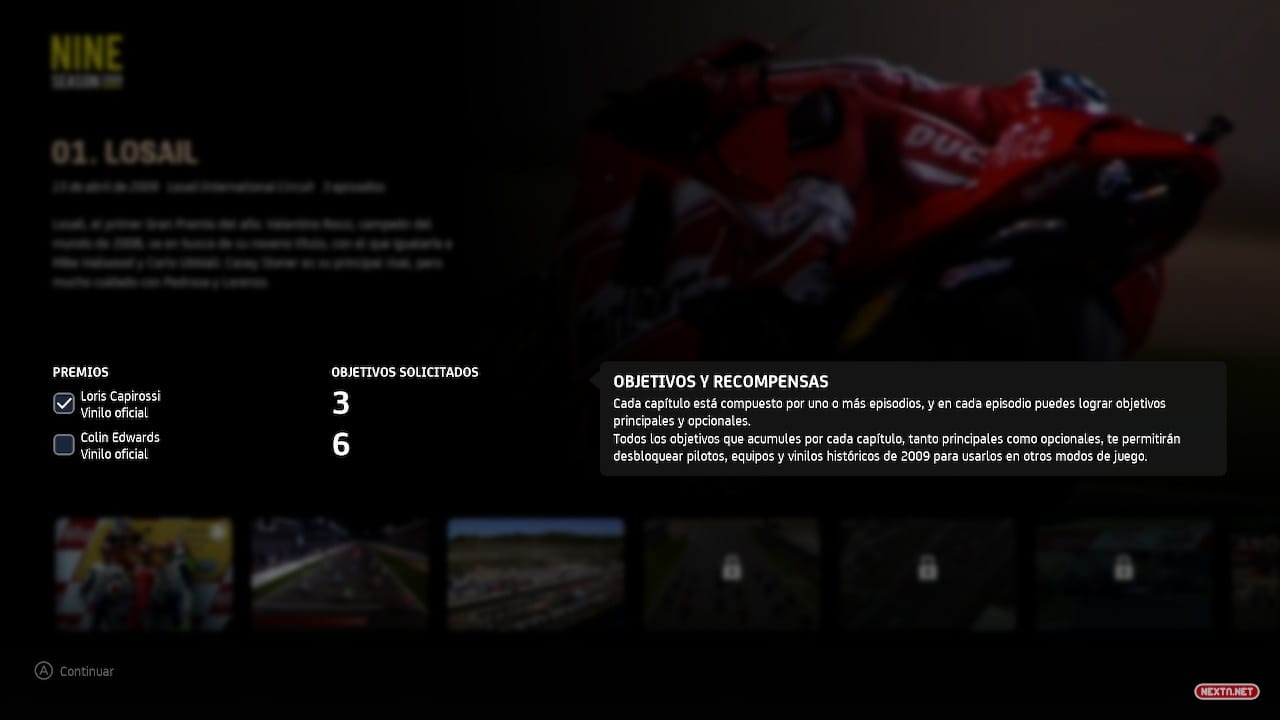Select the episode thumbnail showing riders celebrating

pos(144,574)
